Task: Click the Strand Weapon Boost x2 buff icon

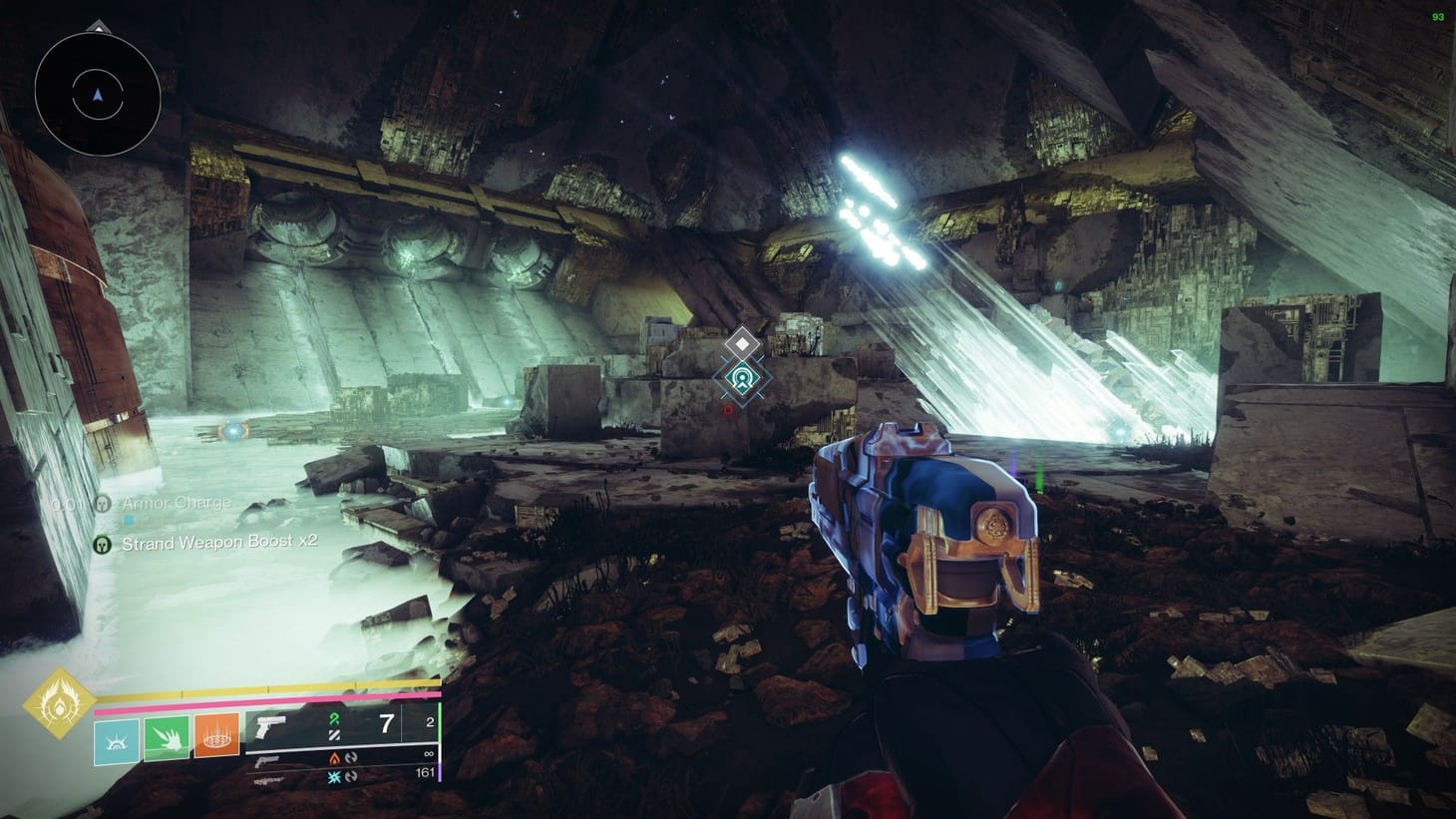Action: (x=103, y=543)
